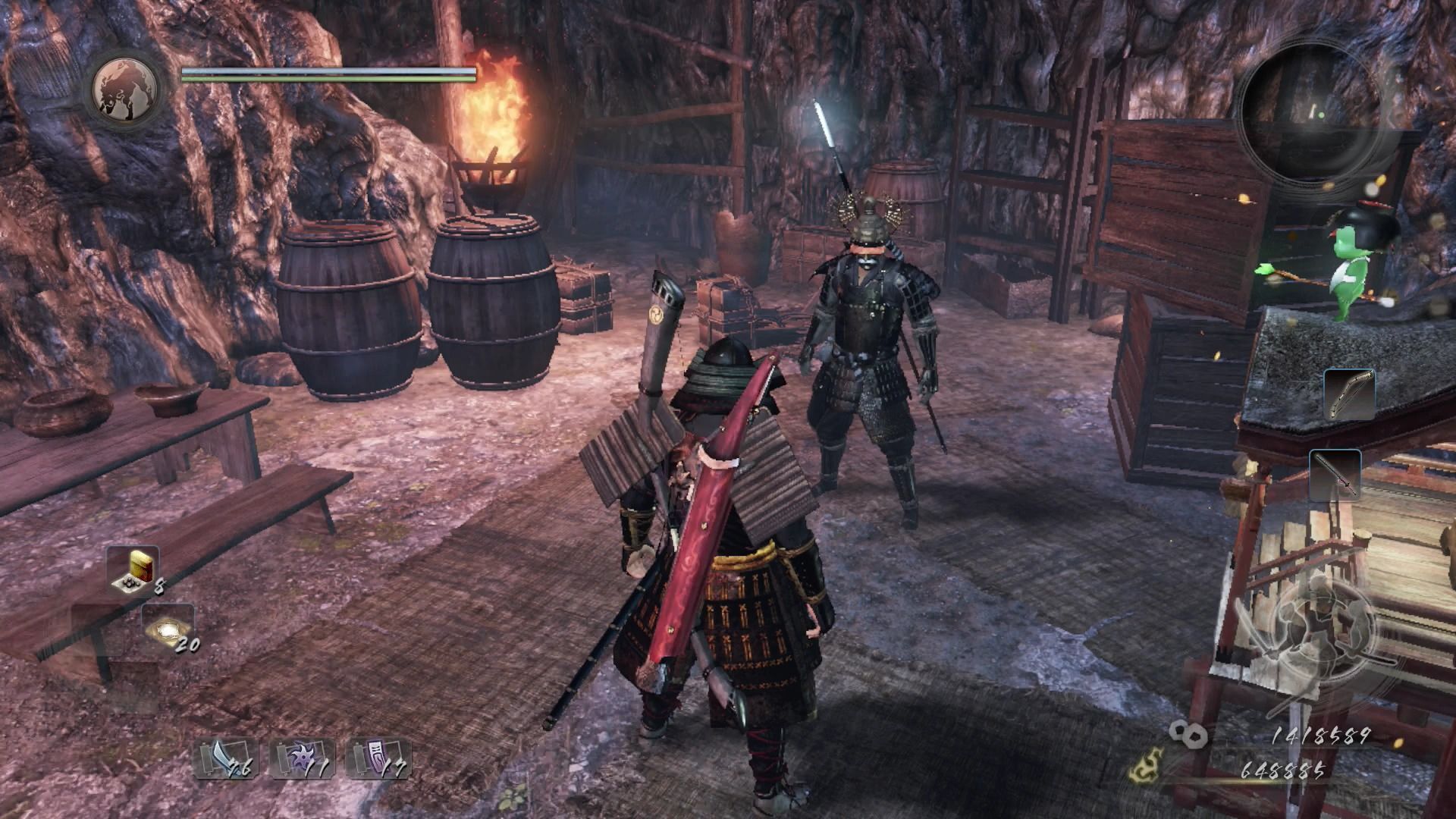Equip the bow ranged weapon slot

pyautogui.click(x=1349, y=394)
